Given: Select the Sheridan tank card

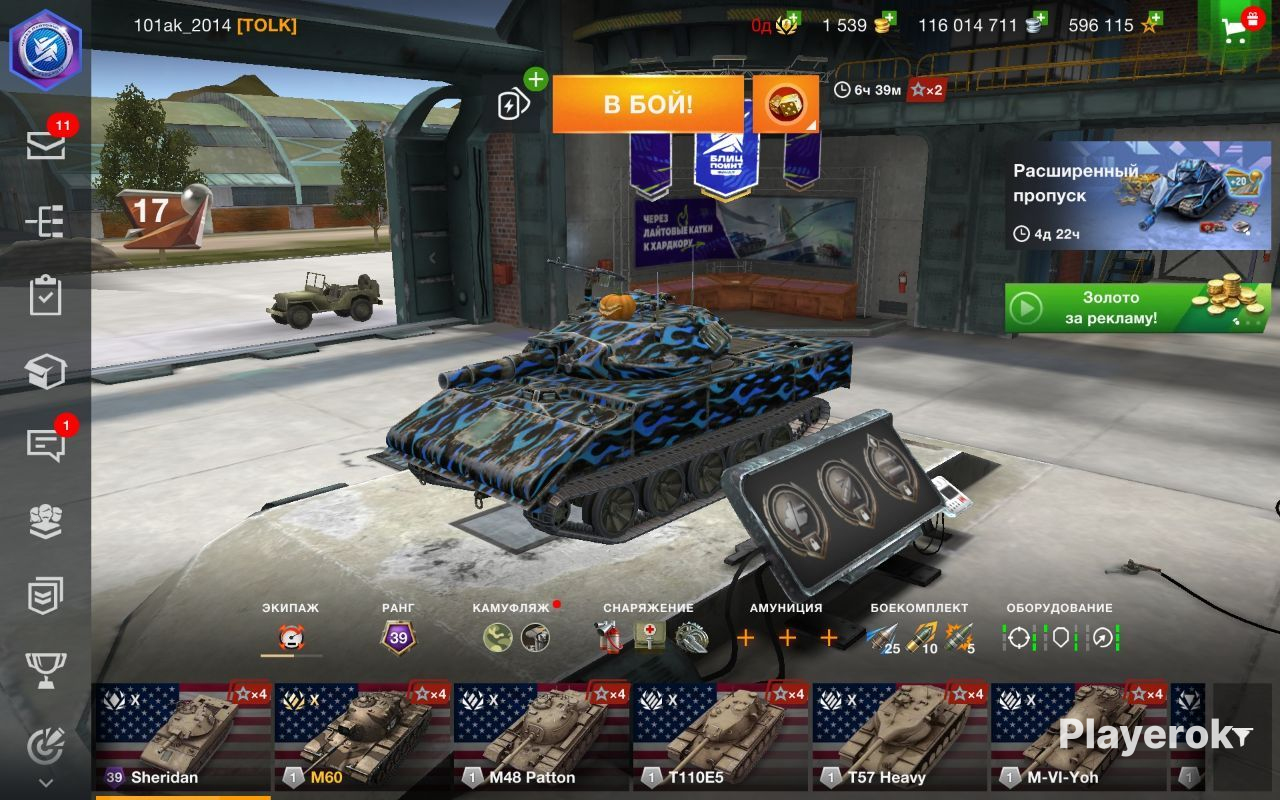Looking at the screenshot, I should (x=182, y=735).
